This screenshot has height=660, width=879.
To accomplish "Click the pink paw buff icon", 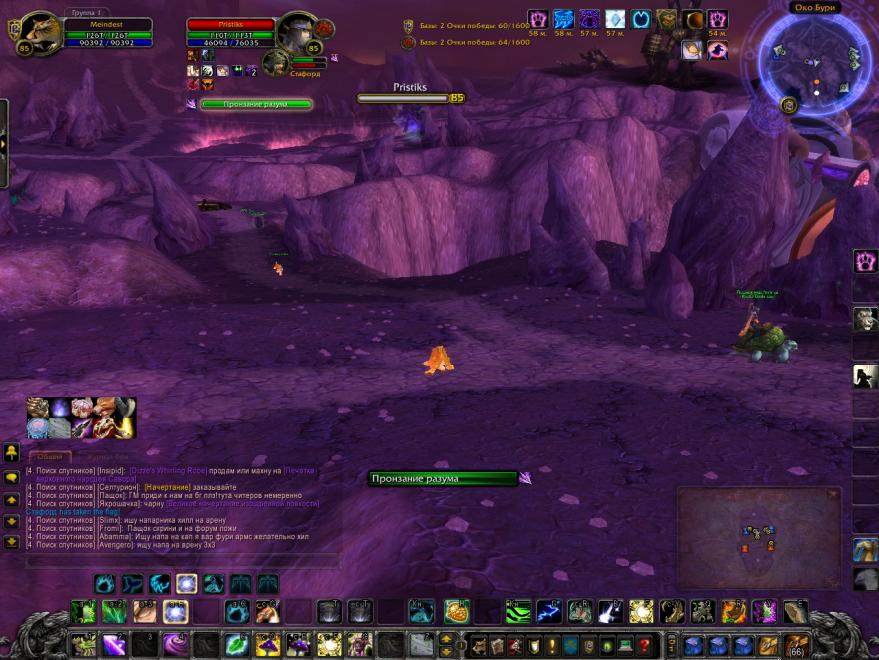I will pos(538,19).
